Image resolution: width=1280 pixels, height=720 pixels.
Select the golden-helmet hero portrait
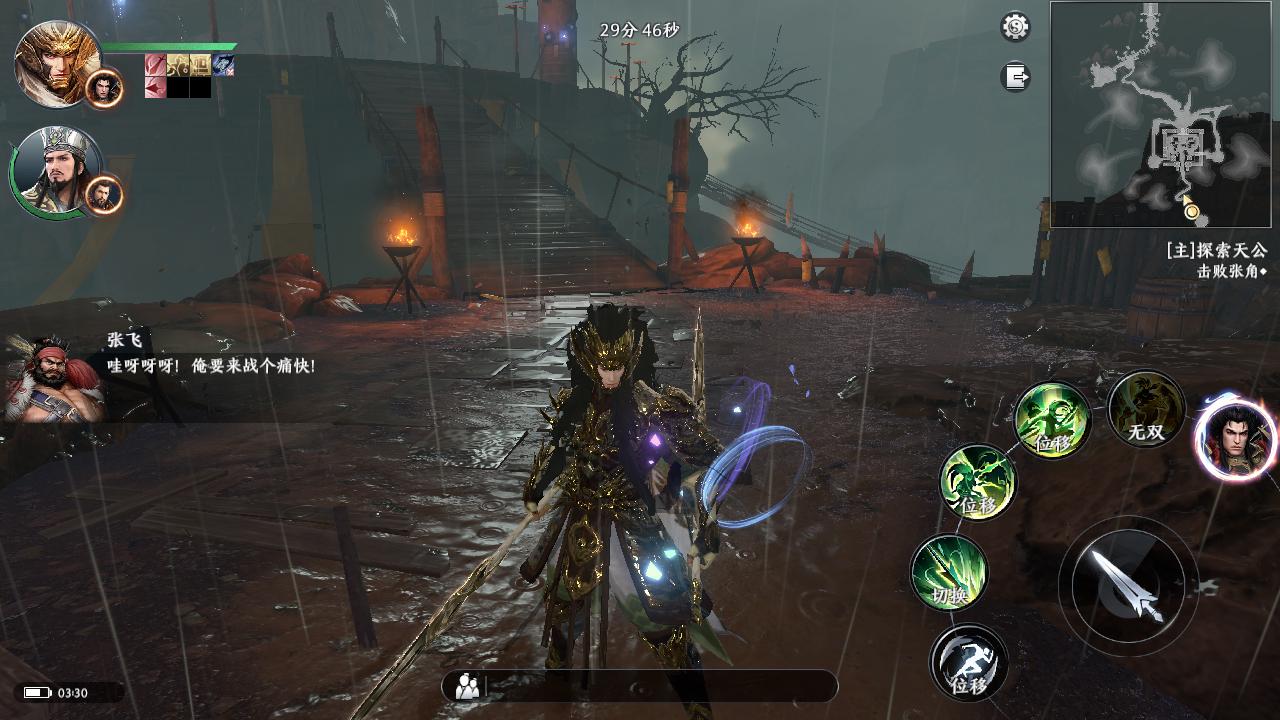click(58, 63)
